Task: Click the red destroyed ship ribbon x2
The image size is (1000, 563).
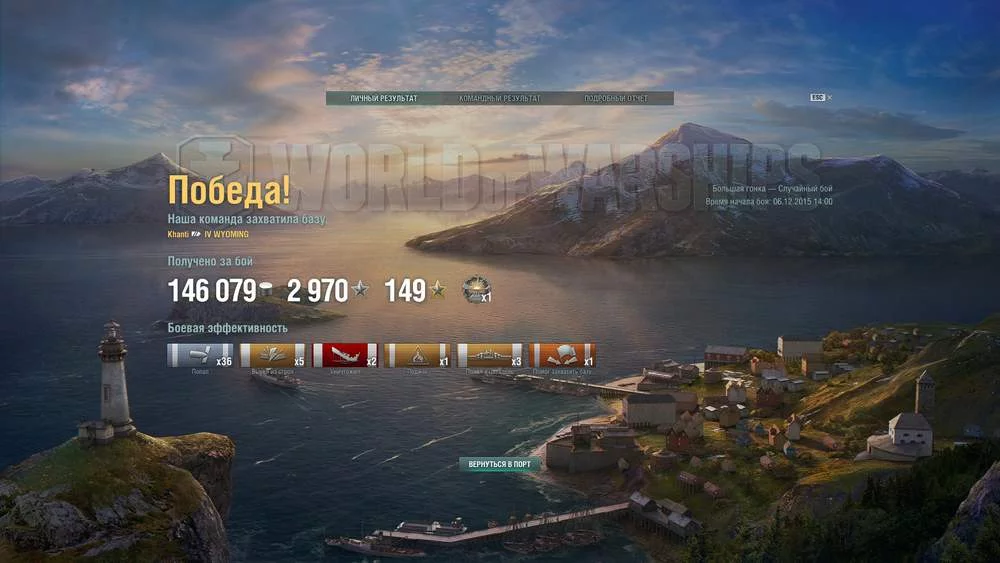Action: pyautogui.click(x=345, y=355)
